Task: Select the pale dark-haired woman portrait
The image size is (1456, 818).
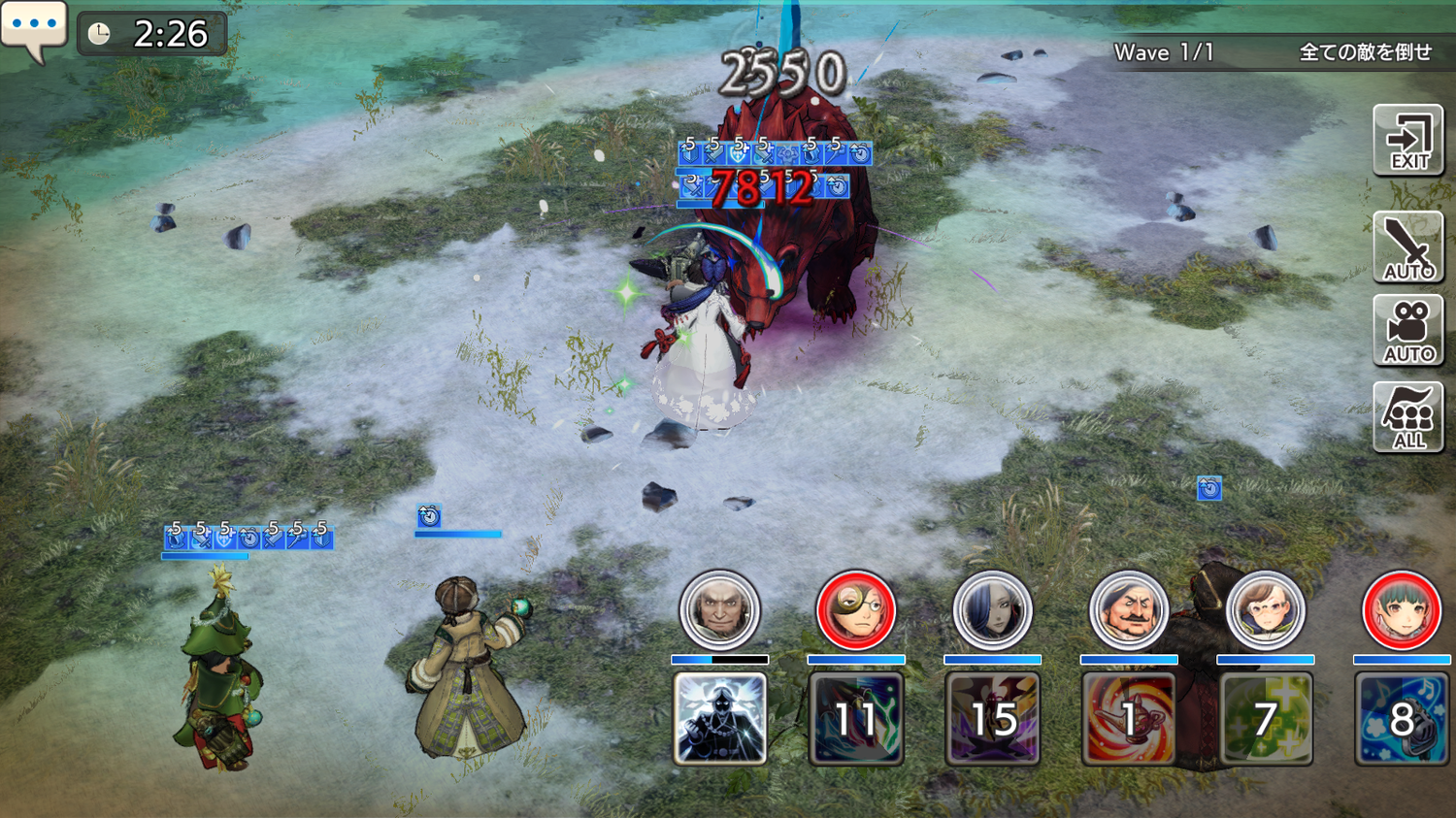Action: (993, 610)
